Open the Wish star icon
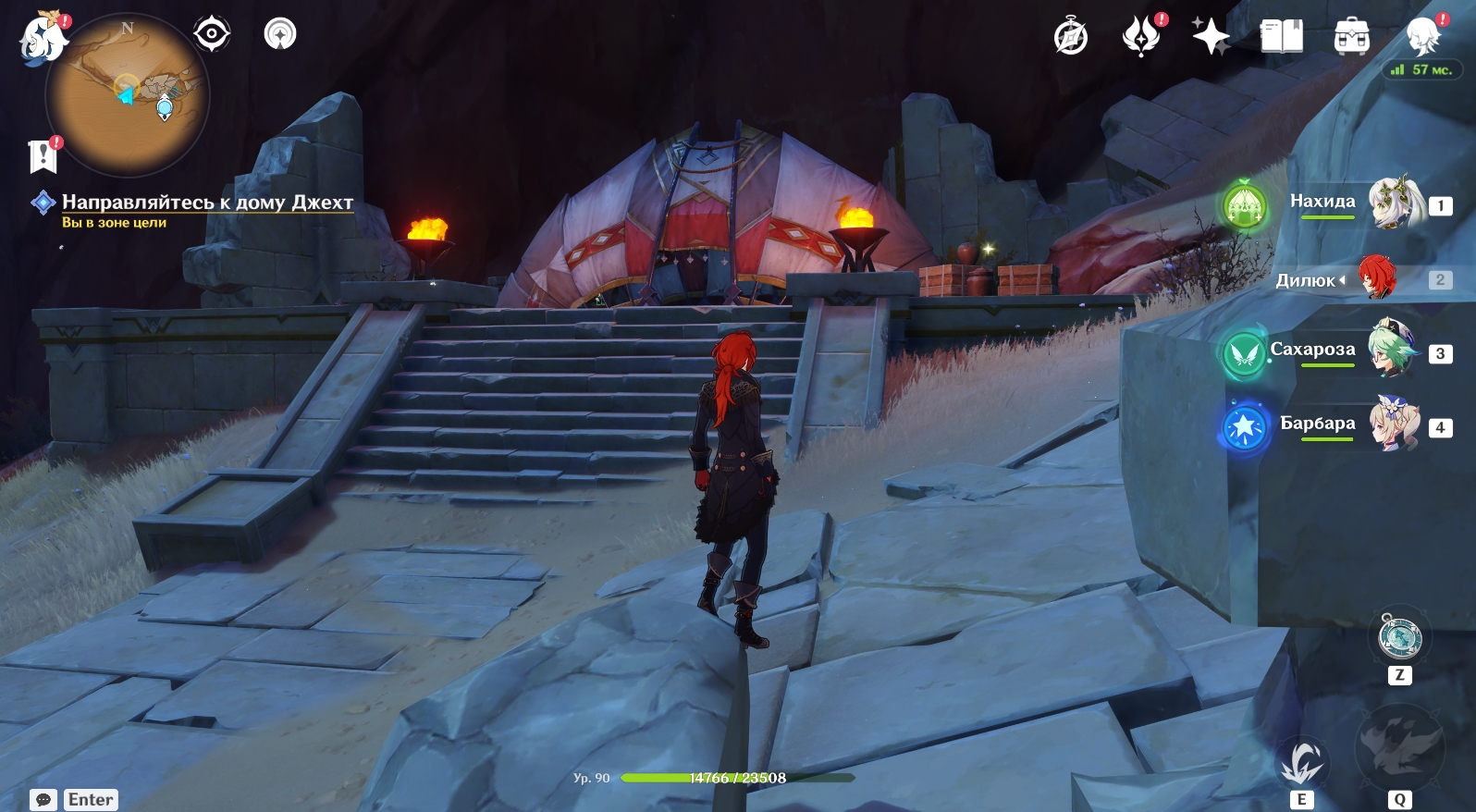 1211,37
